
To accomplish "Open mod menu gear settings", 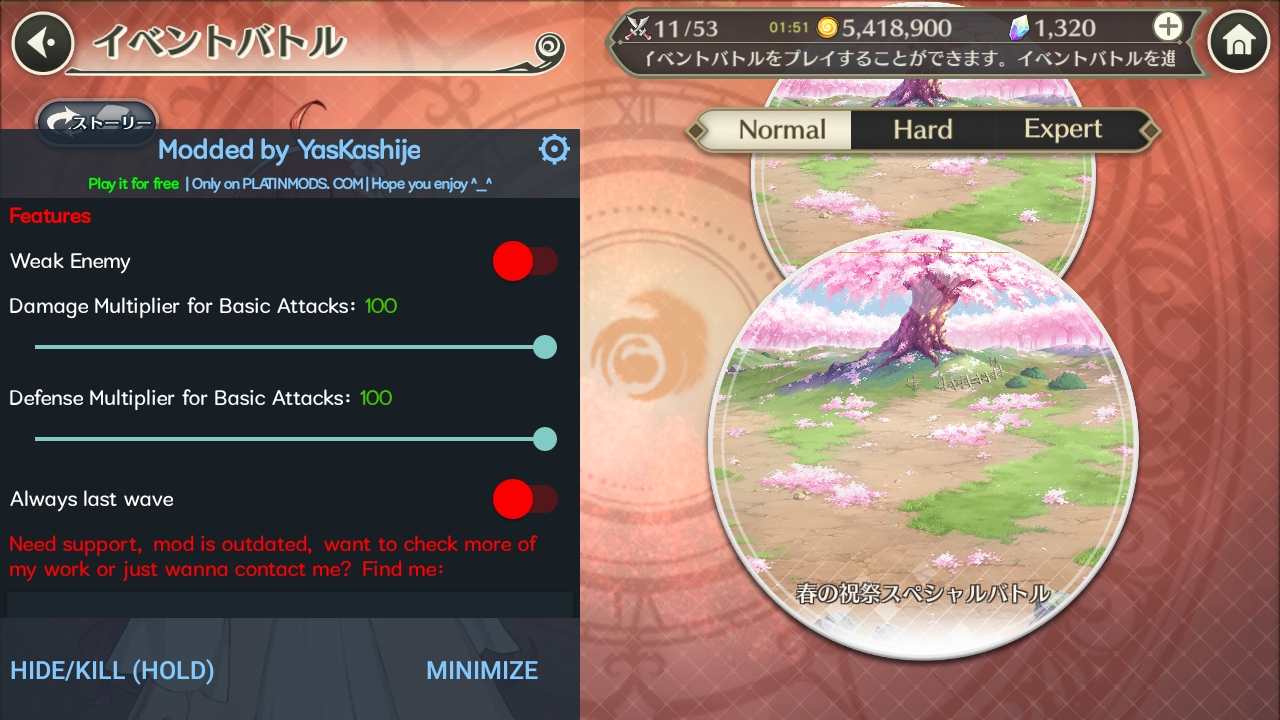I will 553,150.
